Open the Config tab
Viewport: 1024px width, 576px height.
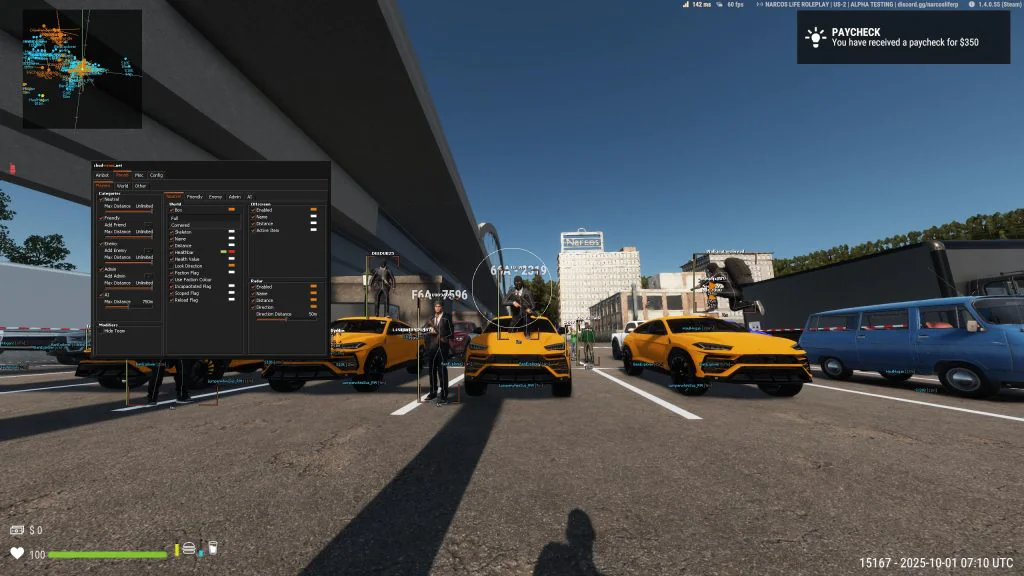[x=157, y=175]
